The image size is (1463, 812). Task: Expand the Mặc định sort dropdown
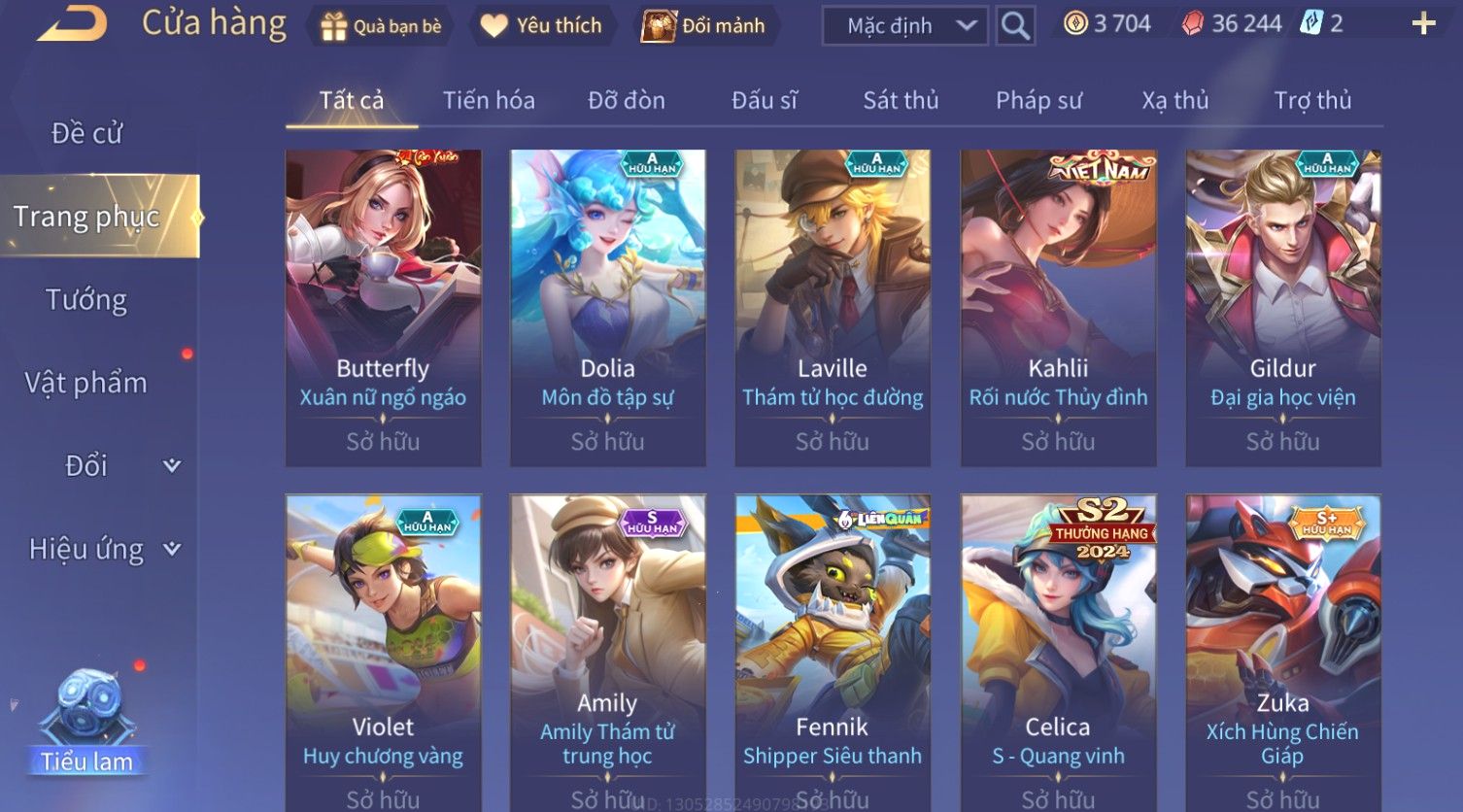pos(904,26)
